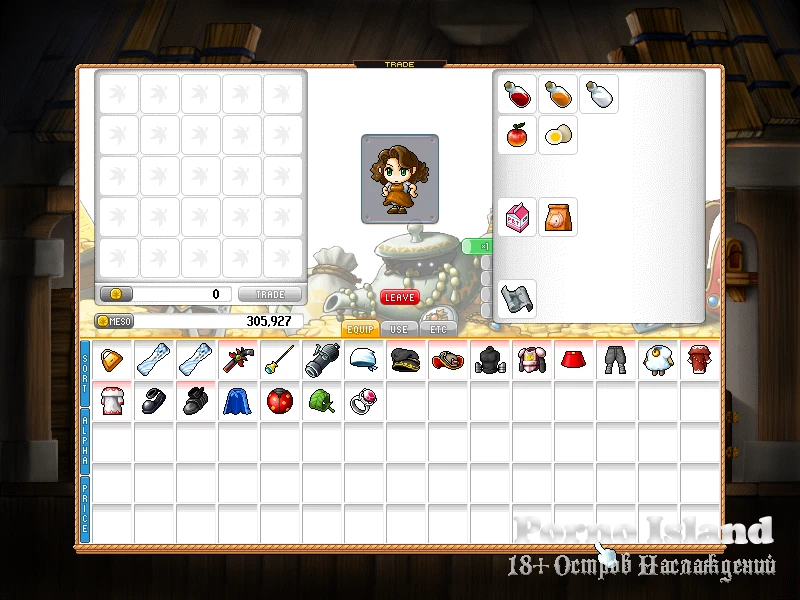Select the red skirt inventory item
The height and width of the screenshot is (600, 800).
pos(572,360)
